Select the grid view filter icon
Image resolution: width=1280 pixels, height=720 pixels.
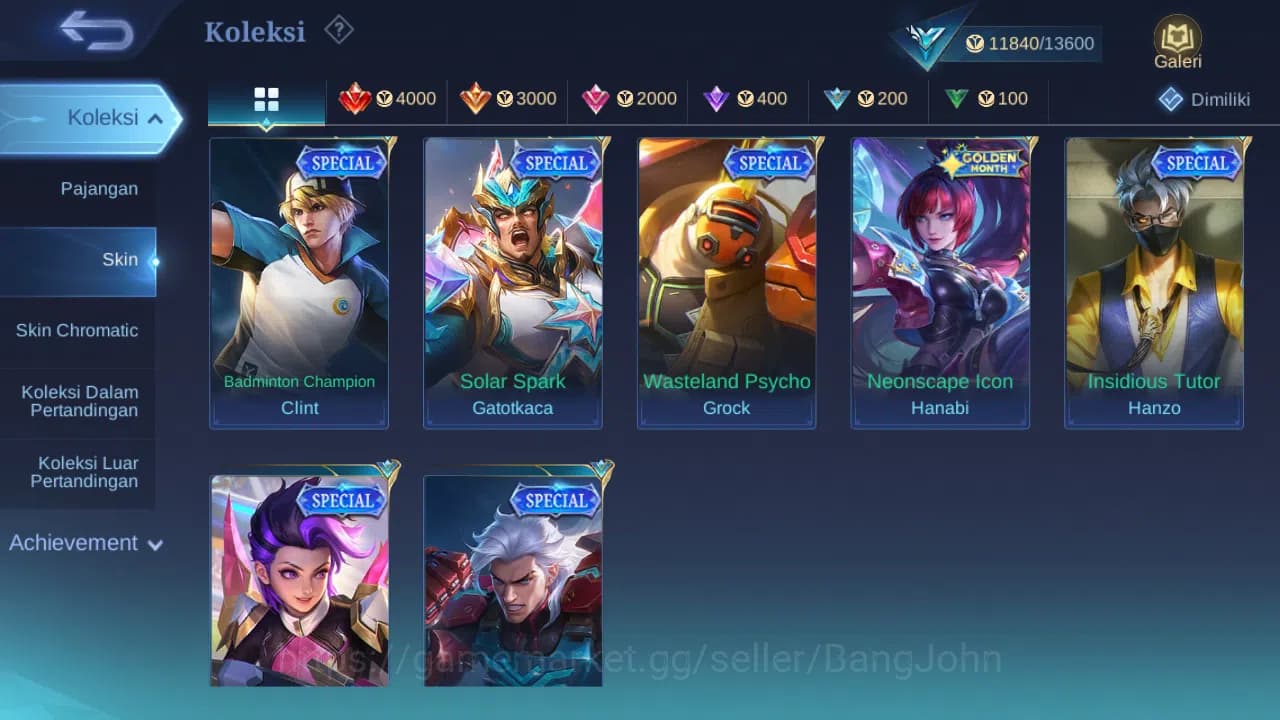pos(265,99)
